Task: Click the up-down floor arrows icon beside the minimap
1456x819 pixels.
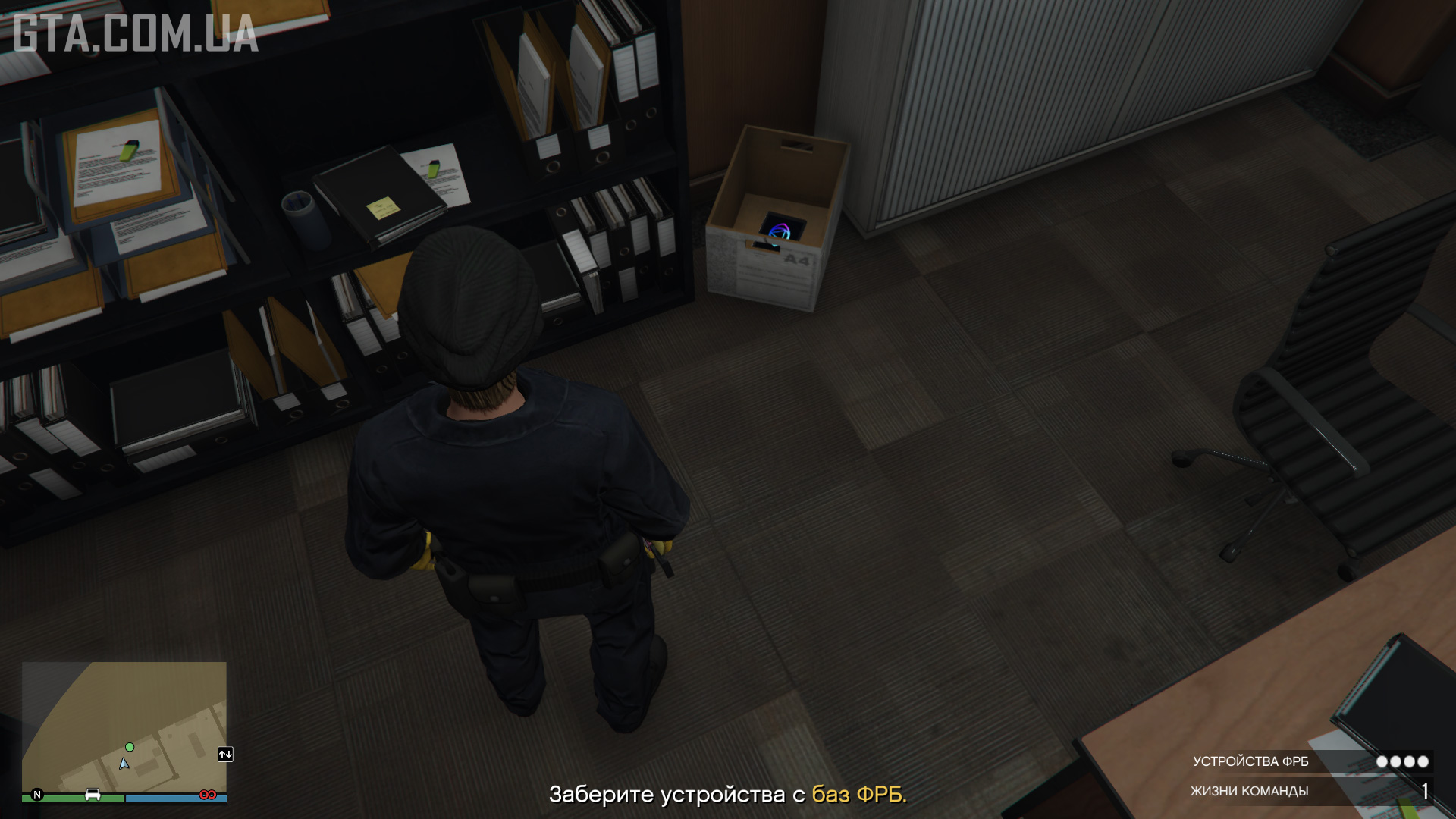Action: pyautogui.click(x=225, y=755)
